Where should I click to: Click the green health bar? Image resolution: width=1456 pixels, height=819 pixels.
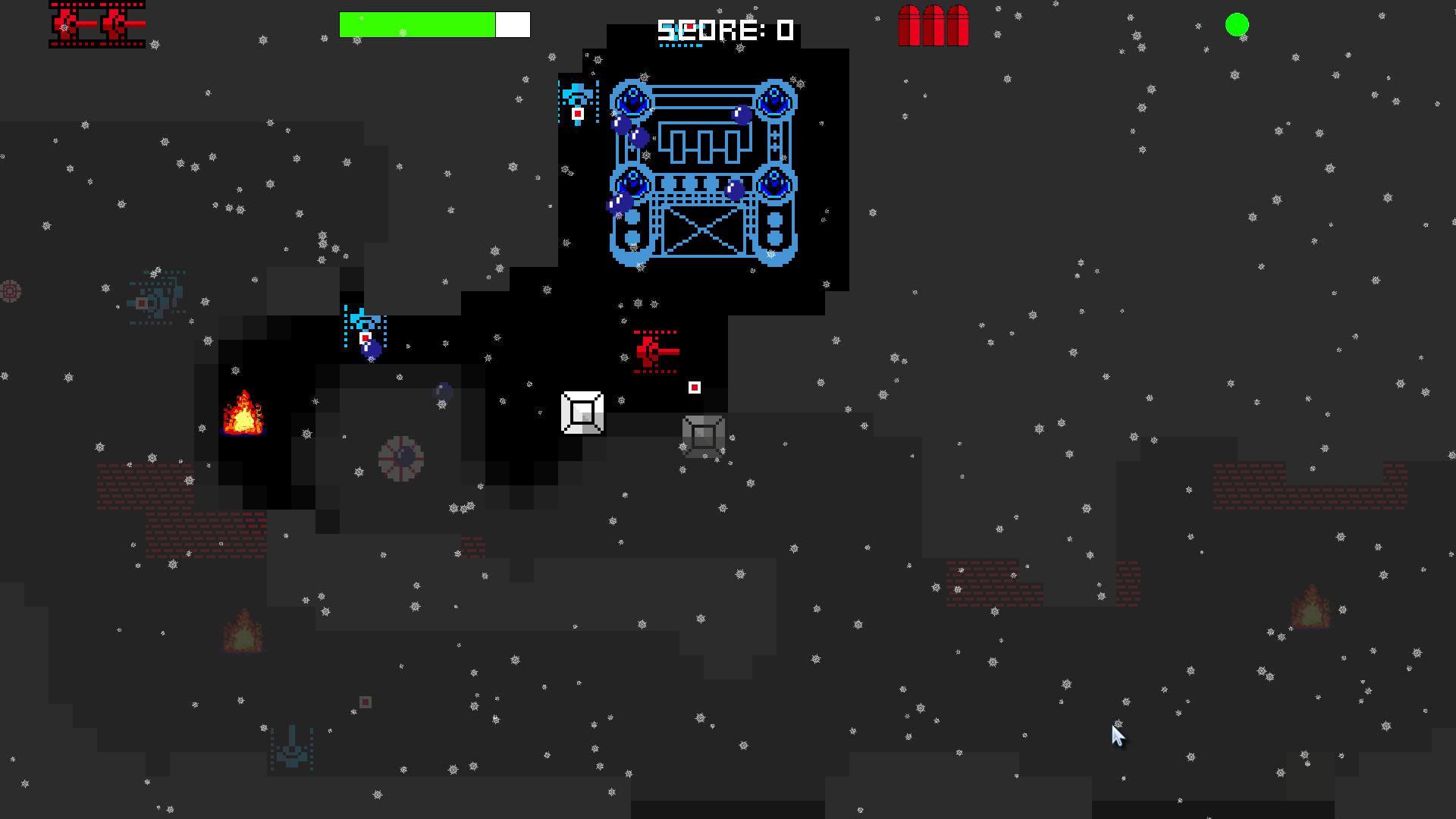pyautogui.click(x=416, y=24)
